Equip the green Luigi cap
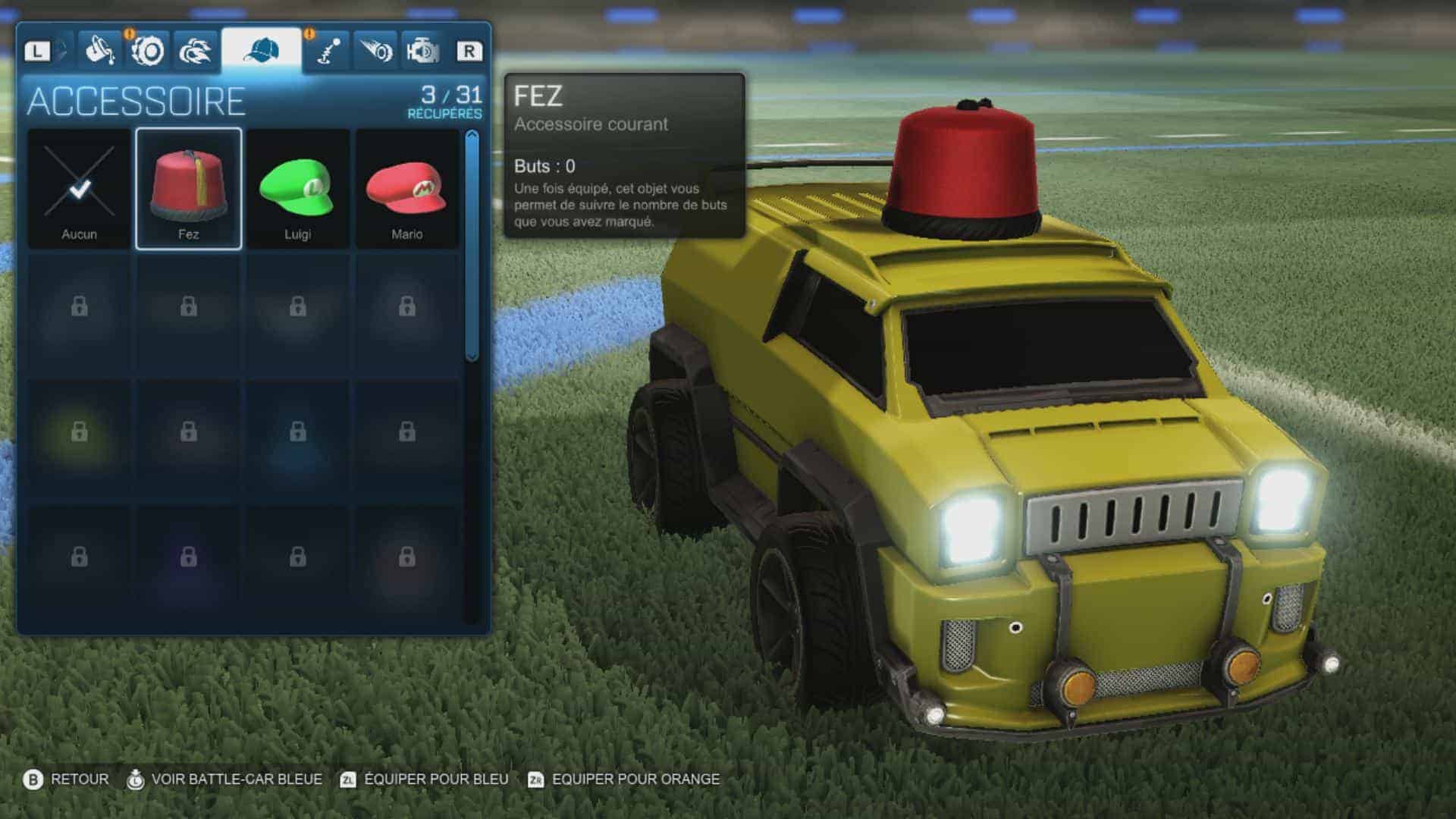The image size is (1456, 819). 297,190
